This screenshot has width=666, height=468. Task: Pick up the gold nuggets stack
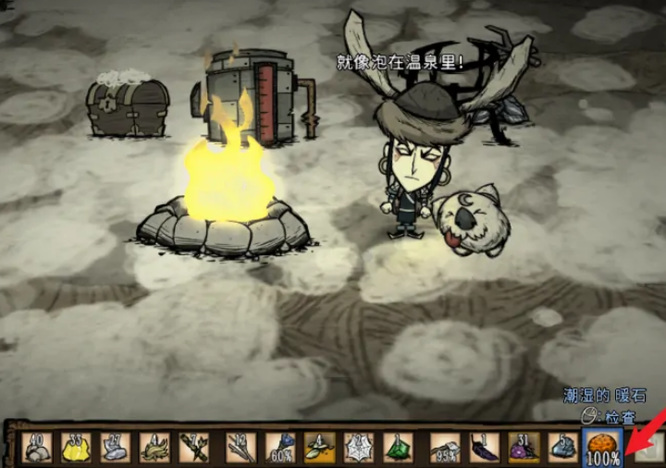[75, 446]
